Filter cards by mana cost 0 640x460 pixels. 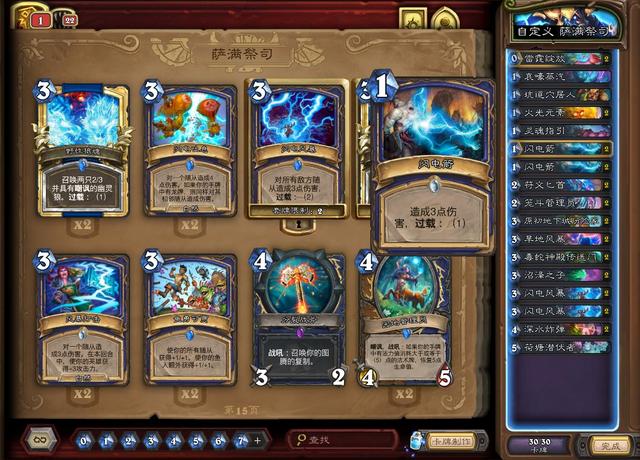pos(86,440)
